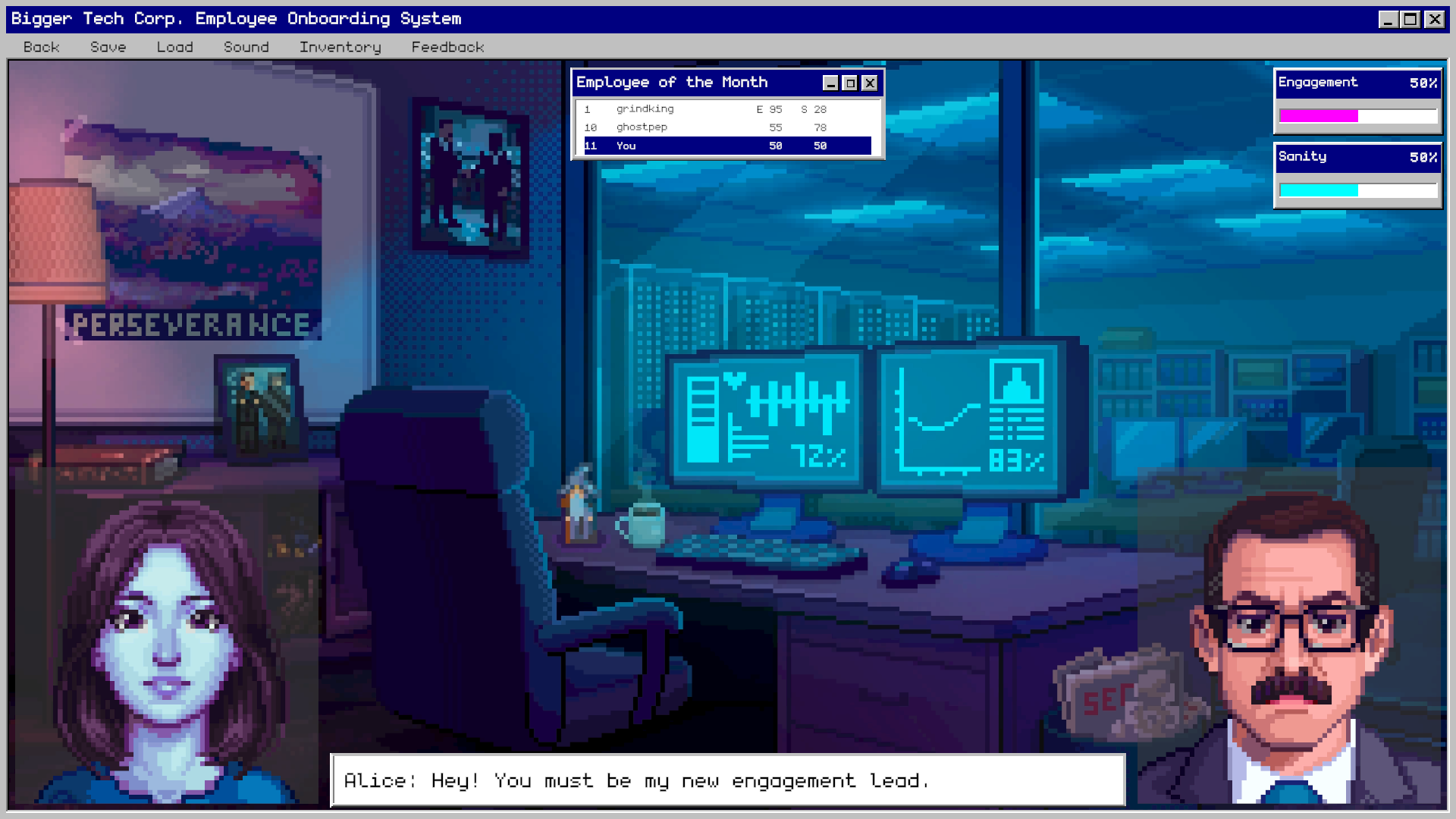
Task: Open the Inventory menu
Action: tap(339, 47)
